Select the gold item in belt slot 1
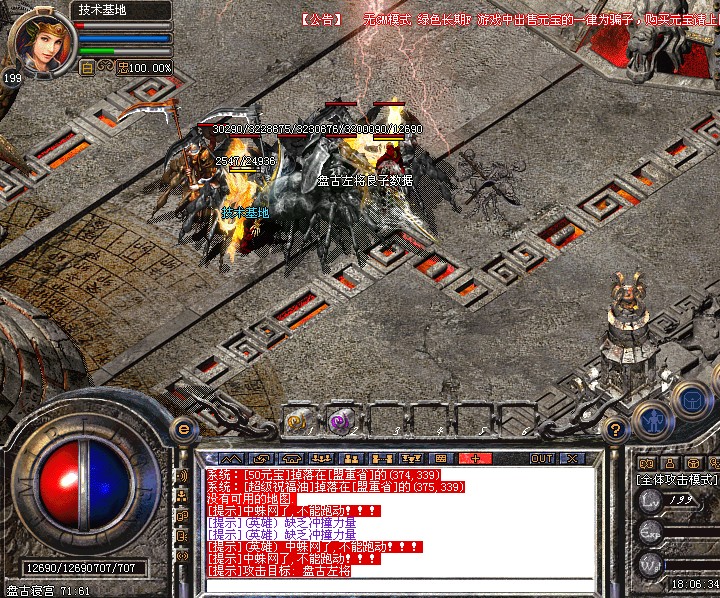 pos(298,421)
